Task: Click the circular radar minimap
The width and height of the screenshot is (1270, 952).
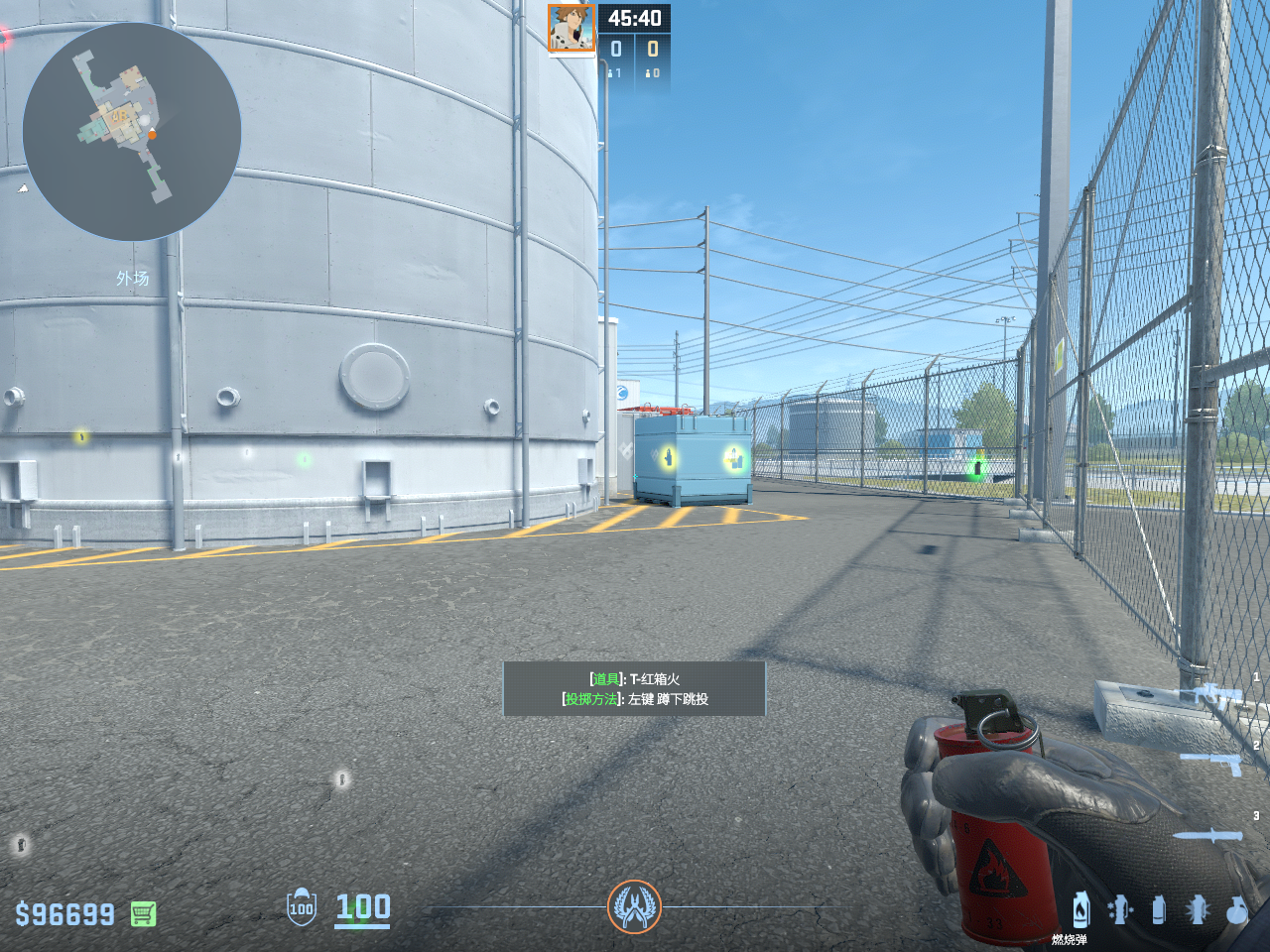Action: [132, 132]
